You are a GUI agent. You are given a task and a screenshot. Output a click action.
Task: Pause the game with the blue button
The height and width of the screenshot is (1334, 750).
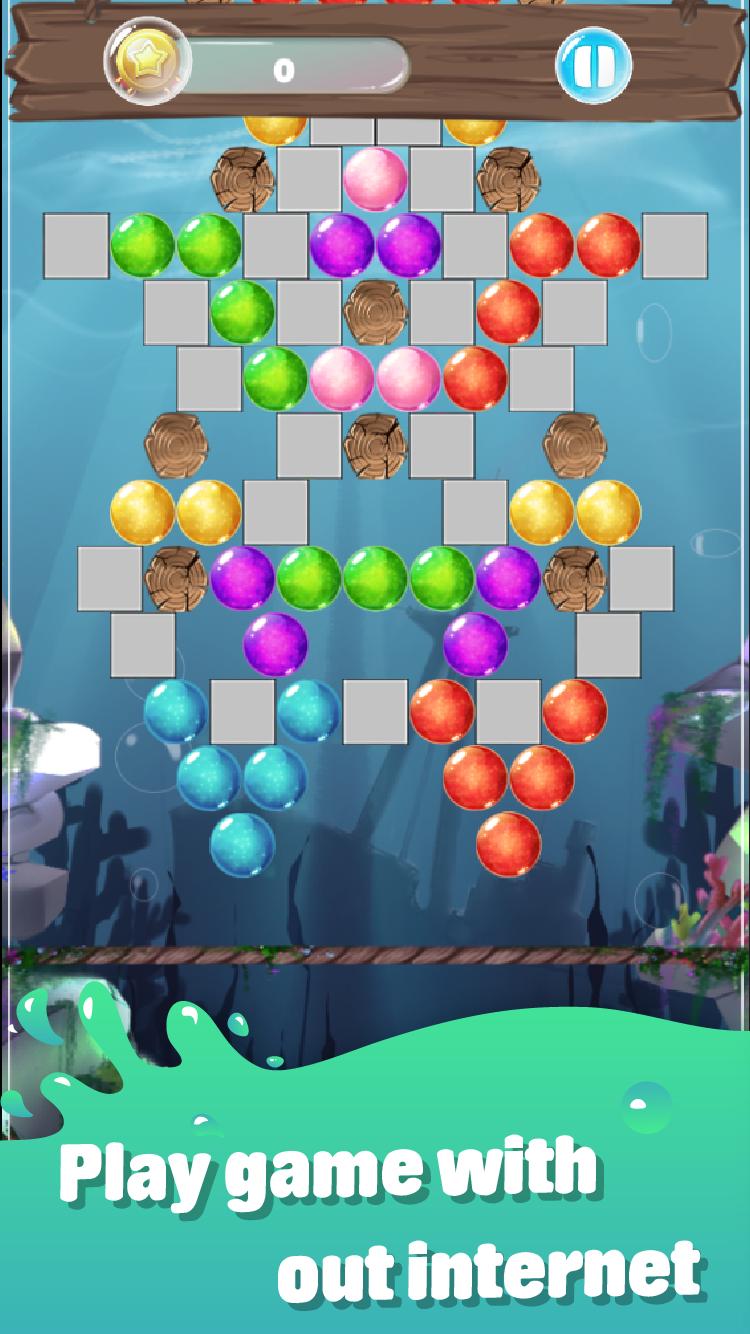click(x=594, y=66)
